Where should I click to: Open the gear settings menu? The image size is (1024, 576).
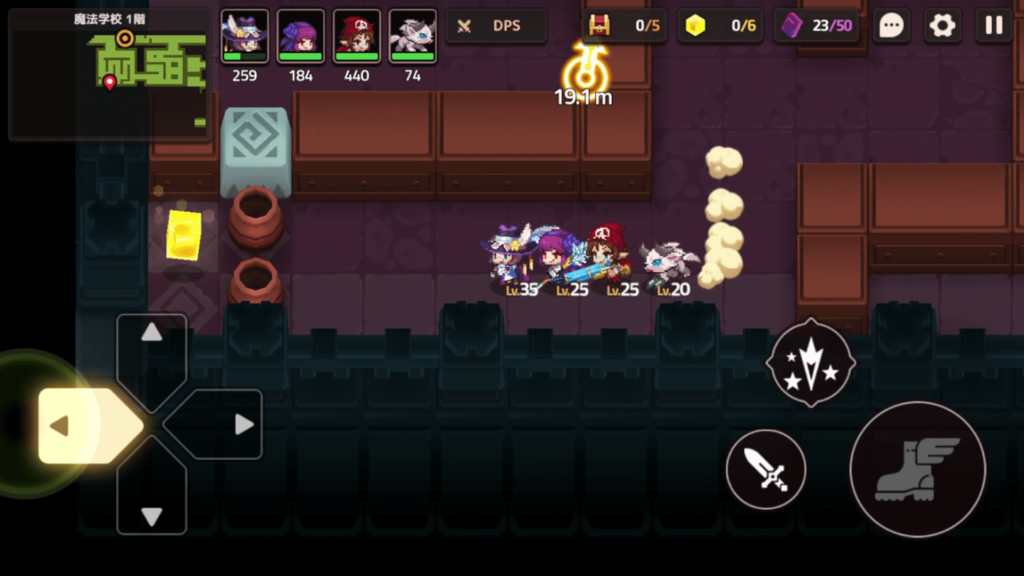942,26
